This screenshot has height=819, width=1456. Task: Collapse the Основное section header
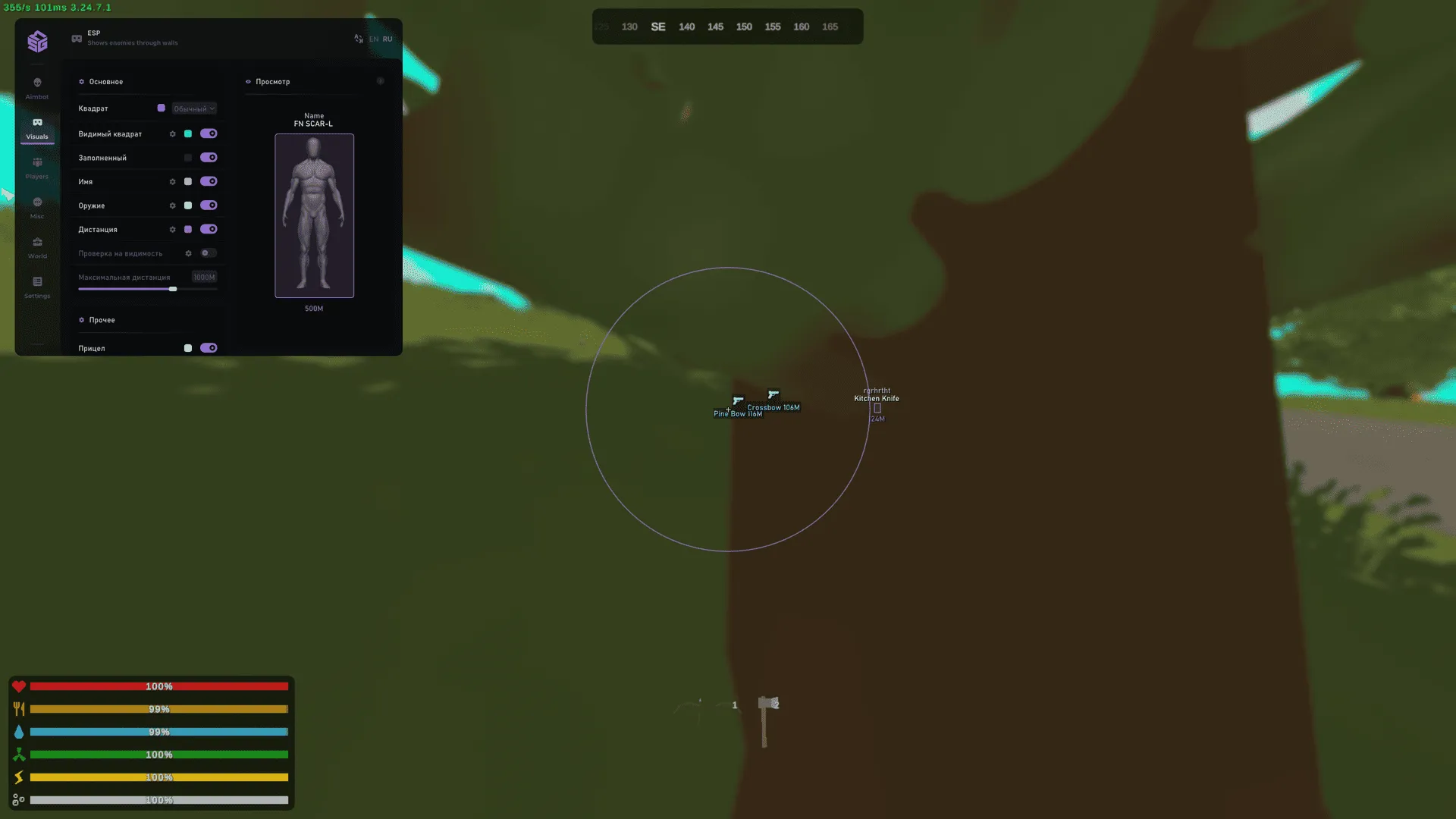pos(102,81)
